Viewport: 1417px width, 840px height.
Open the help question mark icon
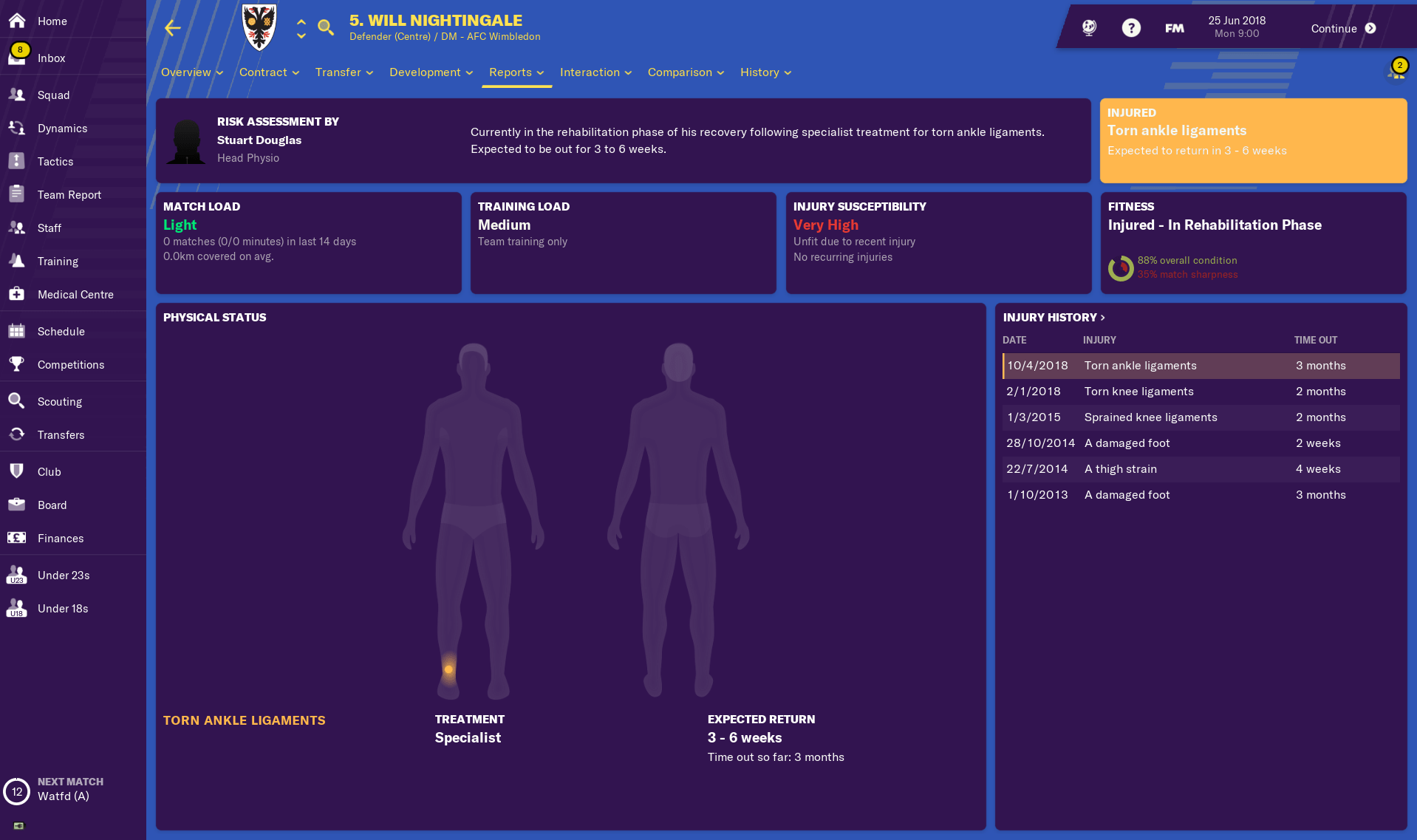pos(1131,27)
